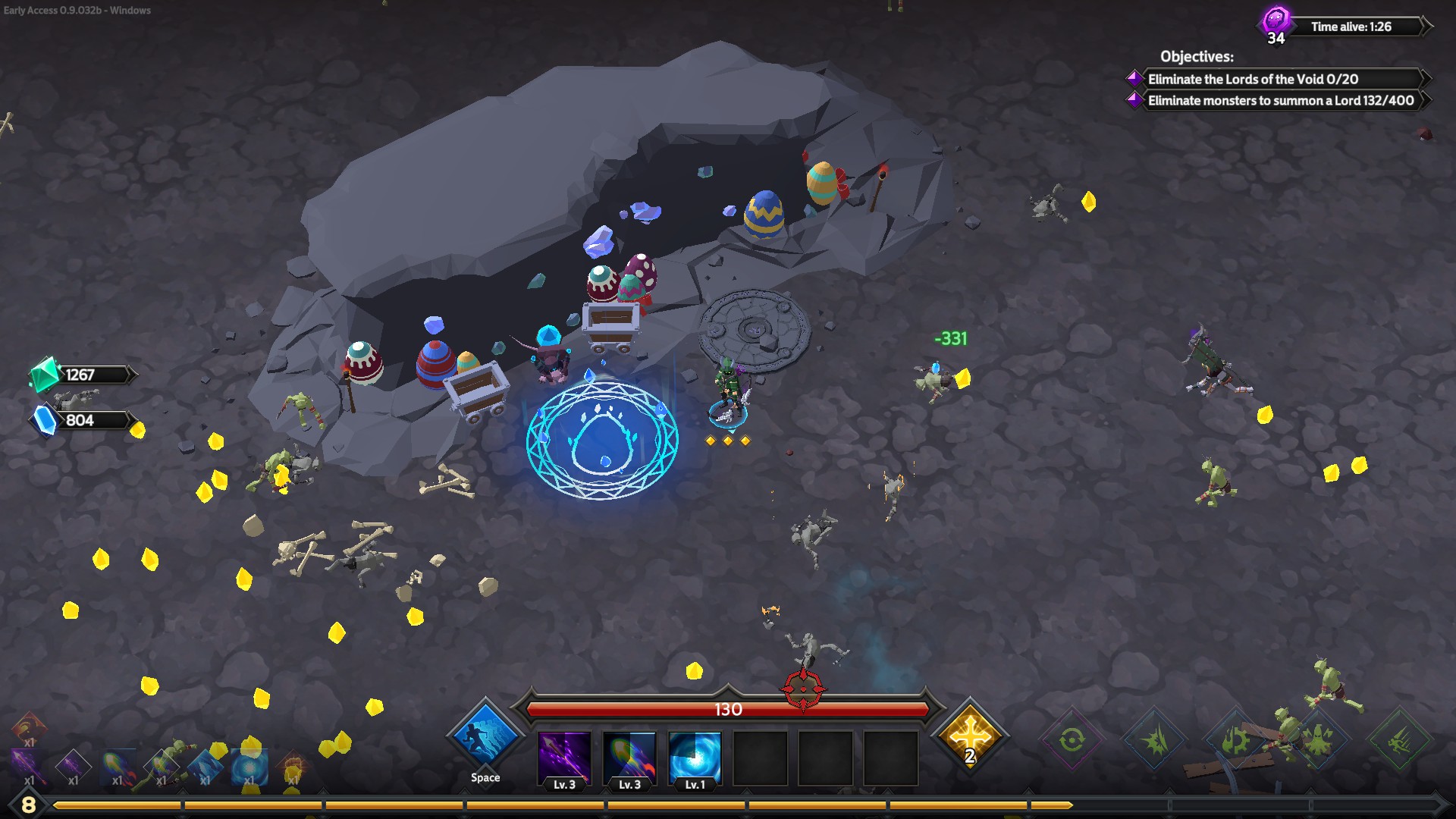Click the purple soul gem counter icon
This screenshot has height=819, width=1456.
point(1276,20)
